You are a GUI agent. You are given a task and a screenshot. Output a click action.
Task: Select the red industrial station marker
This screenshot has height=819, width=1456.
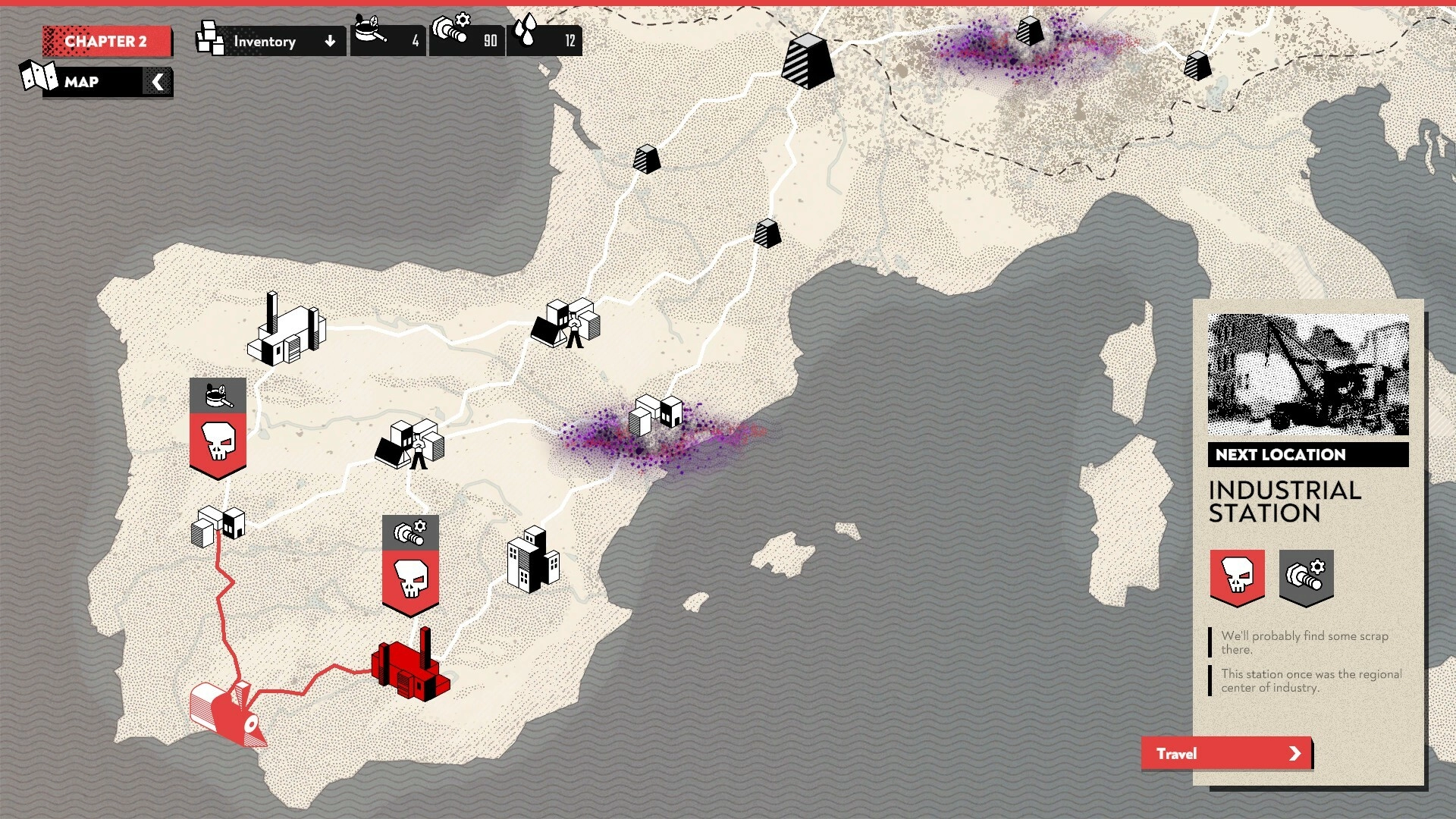click(x=410, y=667)
